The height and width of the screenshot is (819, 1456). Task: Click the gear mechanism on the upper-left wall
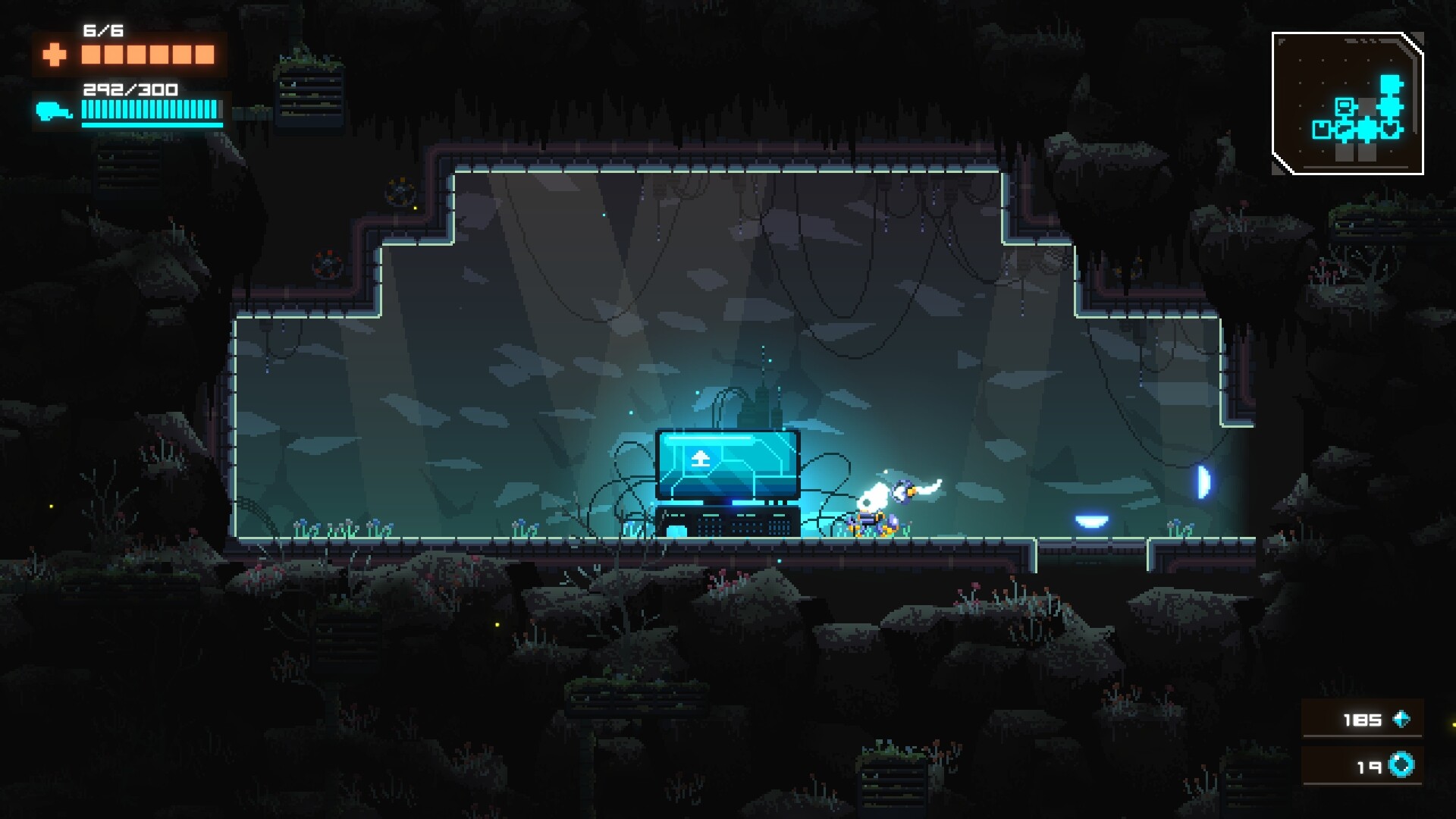point(400,191)
